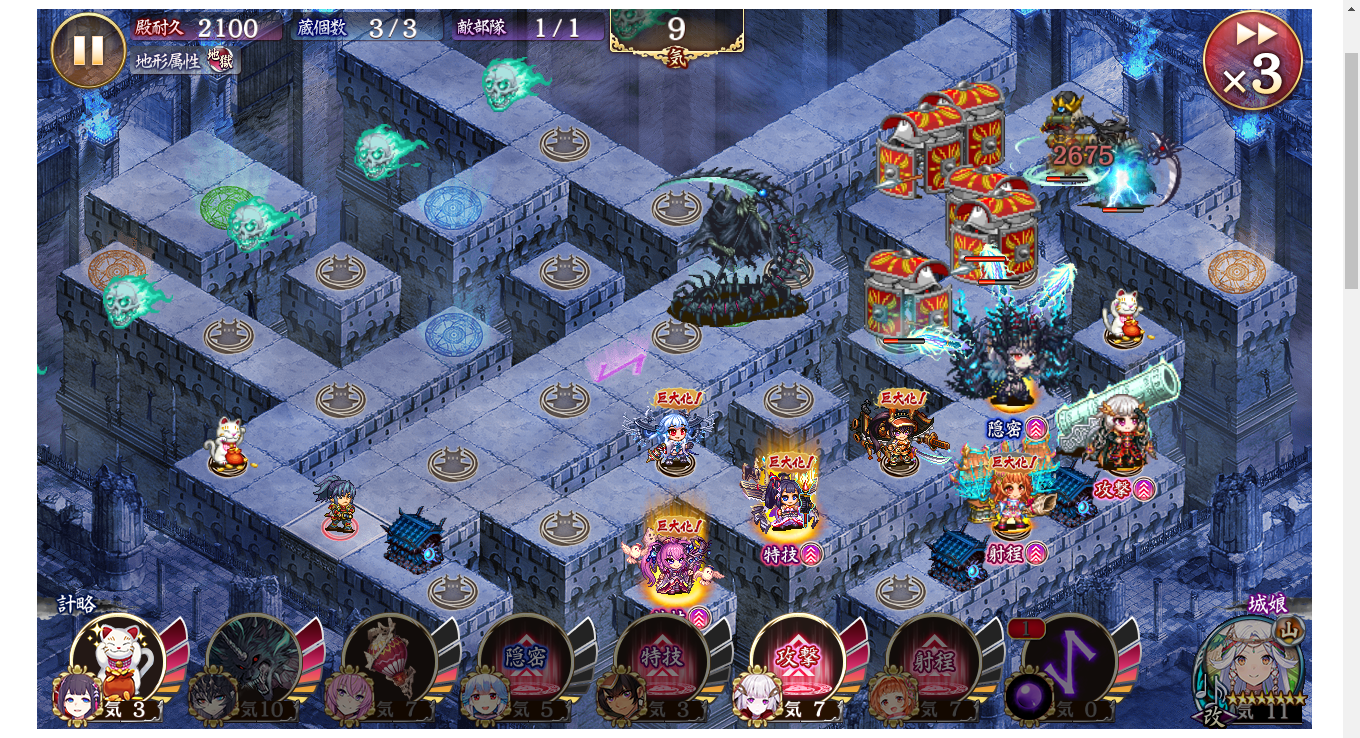Activate the 隠密 stratagem
1360x738 pixels.
pos(525,661)
